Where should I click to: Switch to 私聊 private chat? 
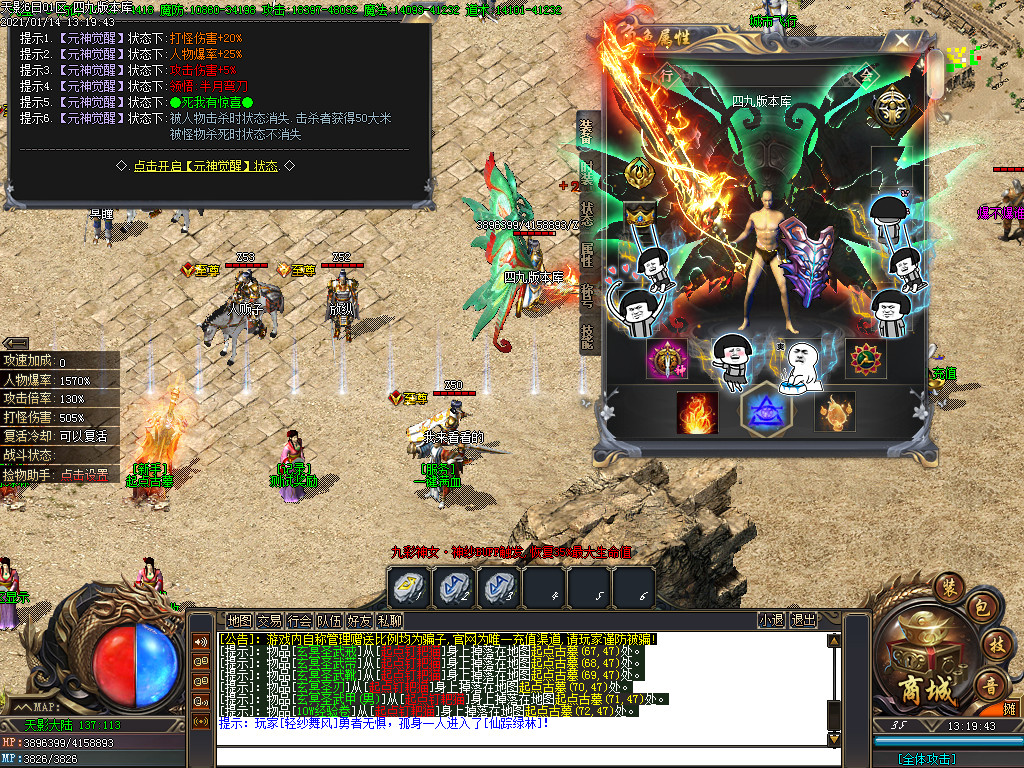pos(389,620)
